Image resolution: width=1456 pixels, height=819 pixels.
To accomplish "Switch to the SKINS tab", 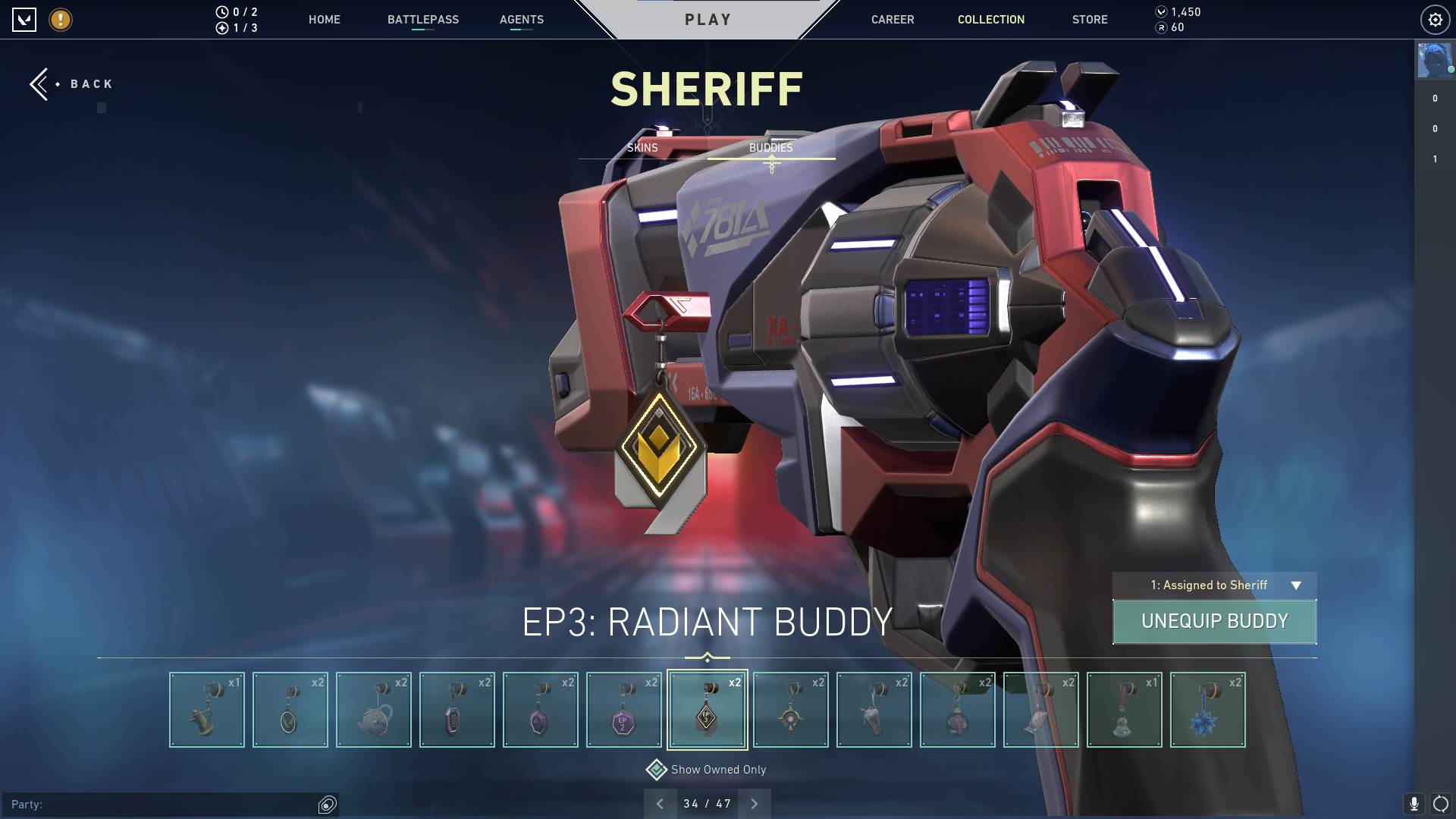I will 643,148.
